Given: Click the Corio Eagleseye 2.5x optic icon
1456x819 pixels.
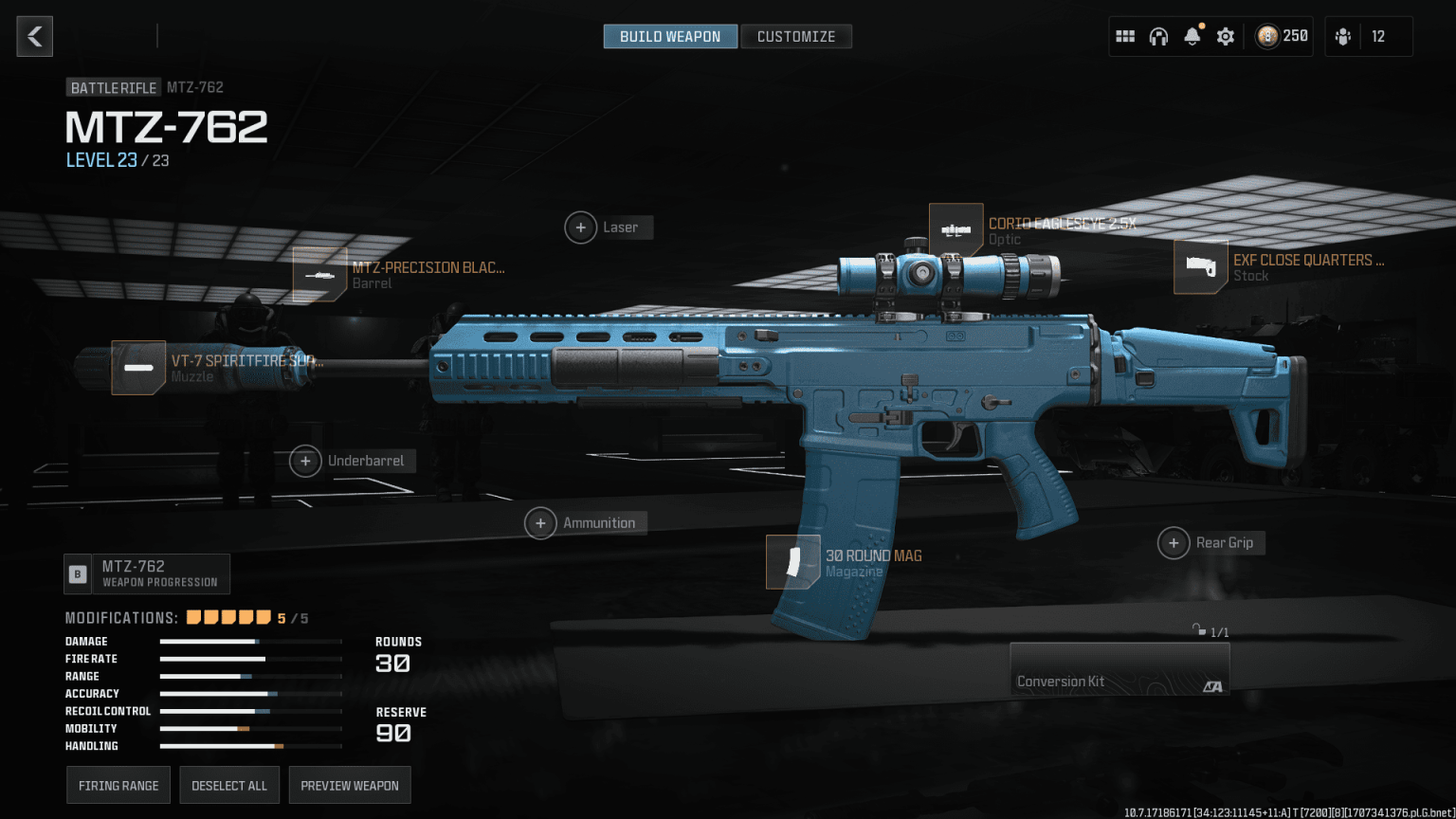Looking at the screenshot, I should [955, 227].
